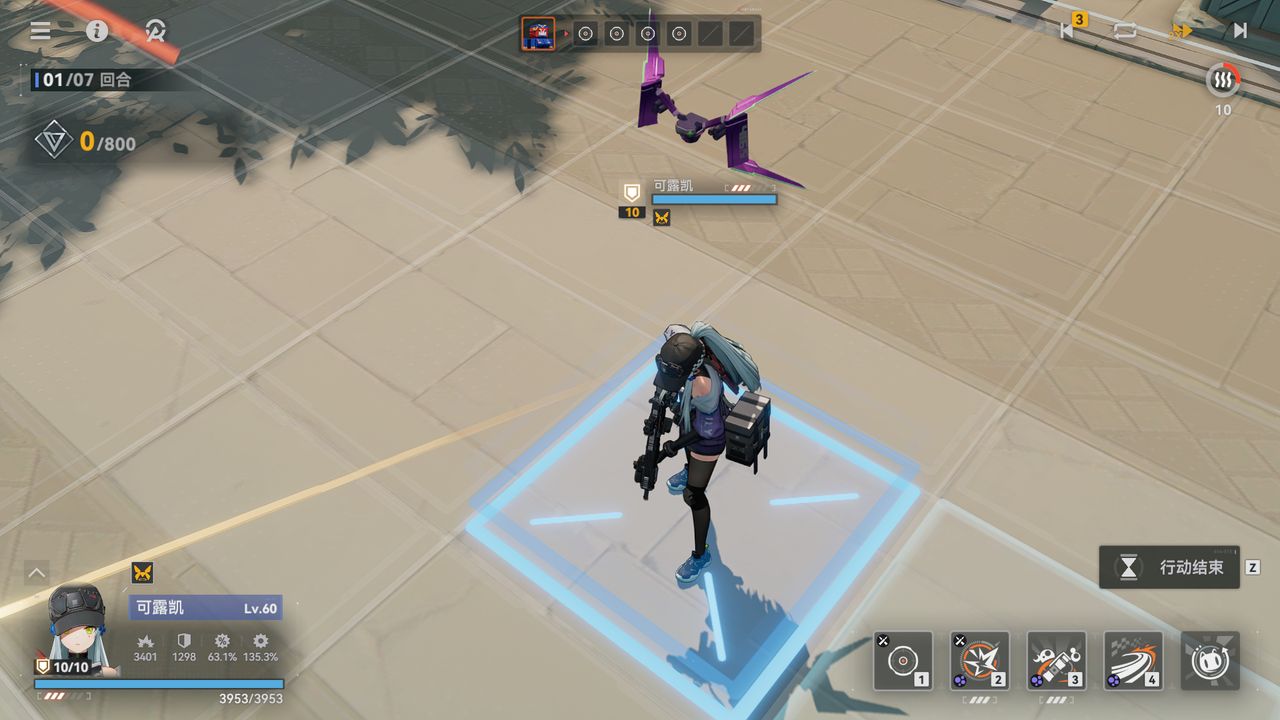The width and height of the screenshot is (1280, 720).
Task: Inspect the yellow buff icon above the nameplate
Action: click(142, 572)
